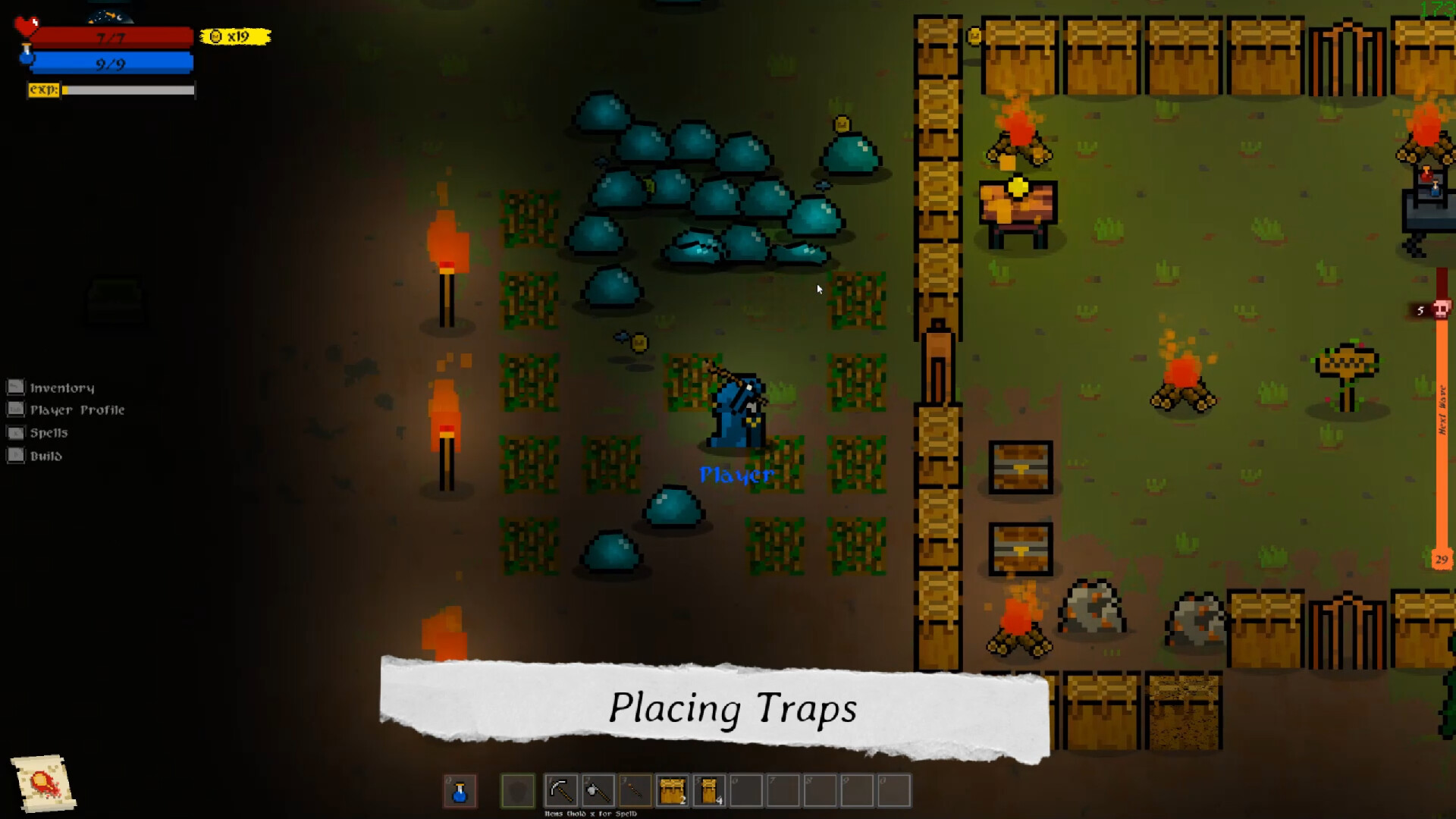Select the blue potion in the leftmost hotbar slot
The width and height of the screenshot is (1456, 819).
tap(460, 790)
